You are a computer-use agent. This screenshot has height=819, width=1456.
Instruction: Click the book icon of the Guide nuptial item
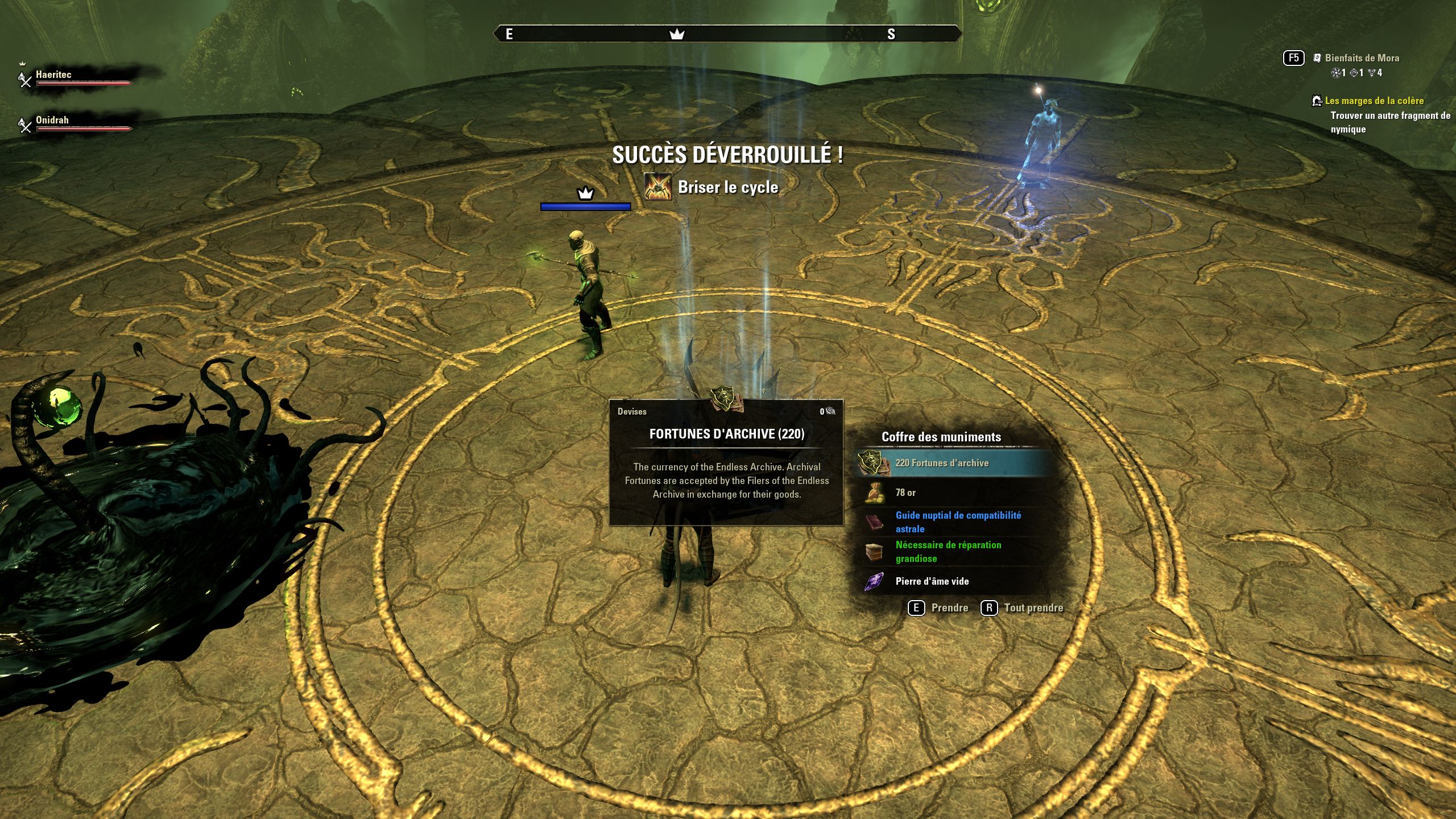pos(876,520)
